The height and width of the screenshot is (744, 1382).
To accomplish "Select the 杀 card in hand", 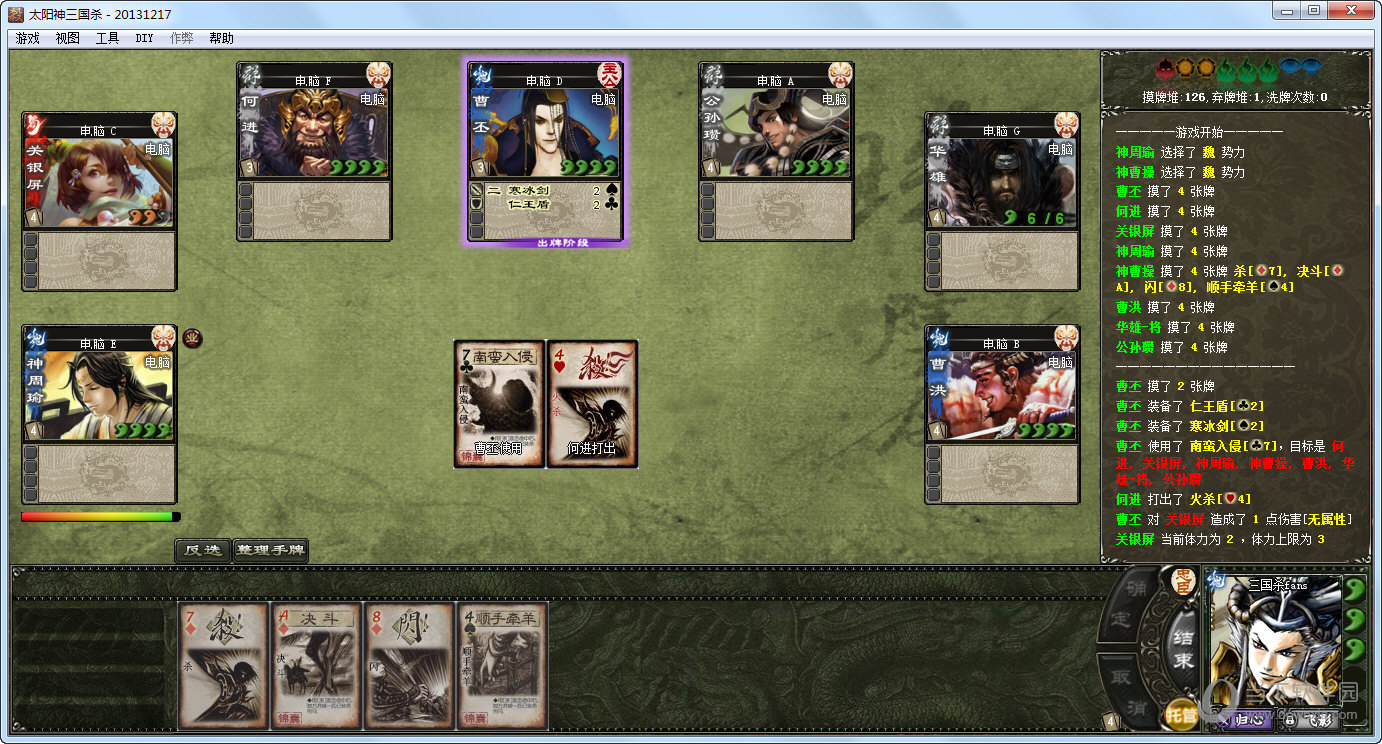I will pyautogui.click(x=224, y=665).
